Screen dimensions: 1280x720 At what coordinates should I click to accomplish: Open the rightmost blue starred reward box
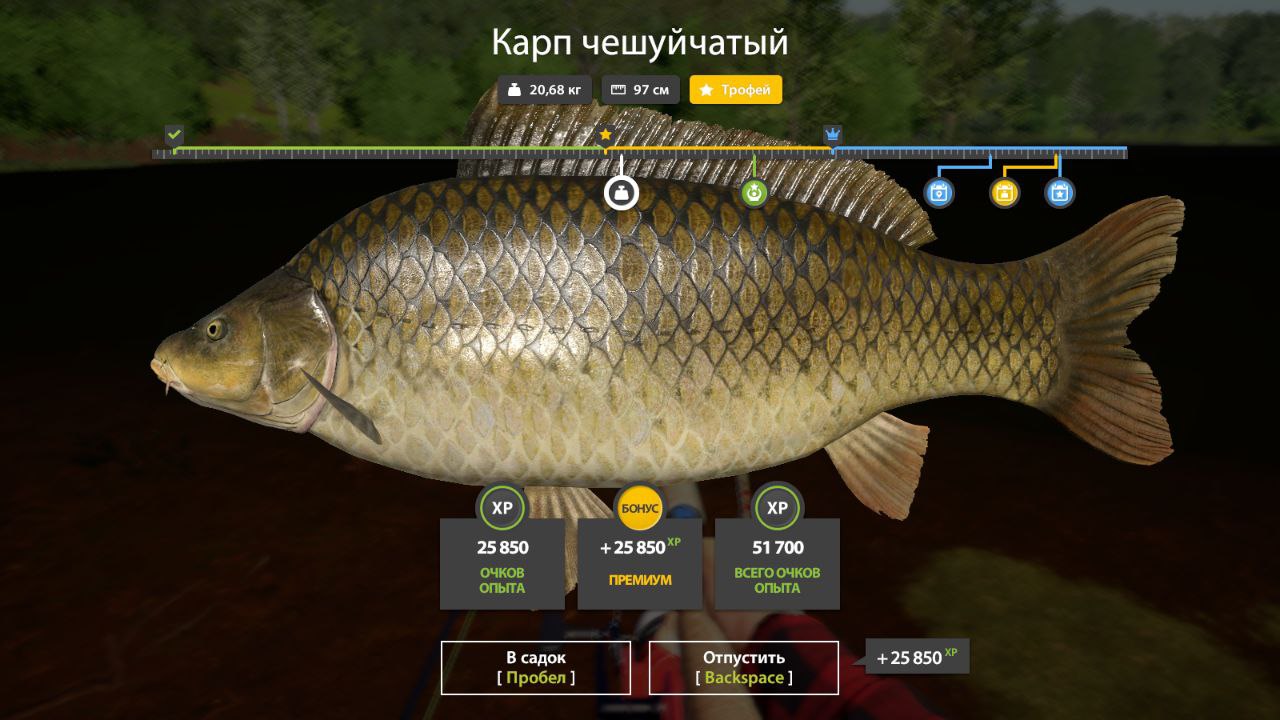click(1057, 193)
